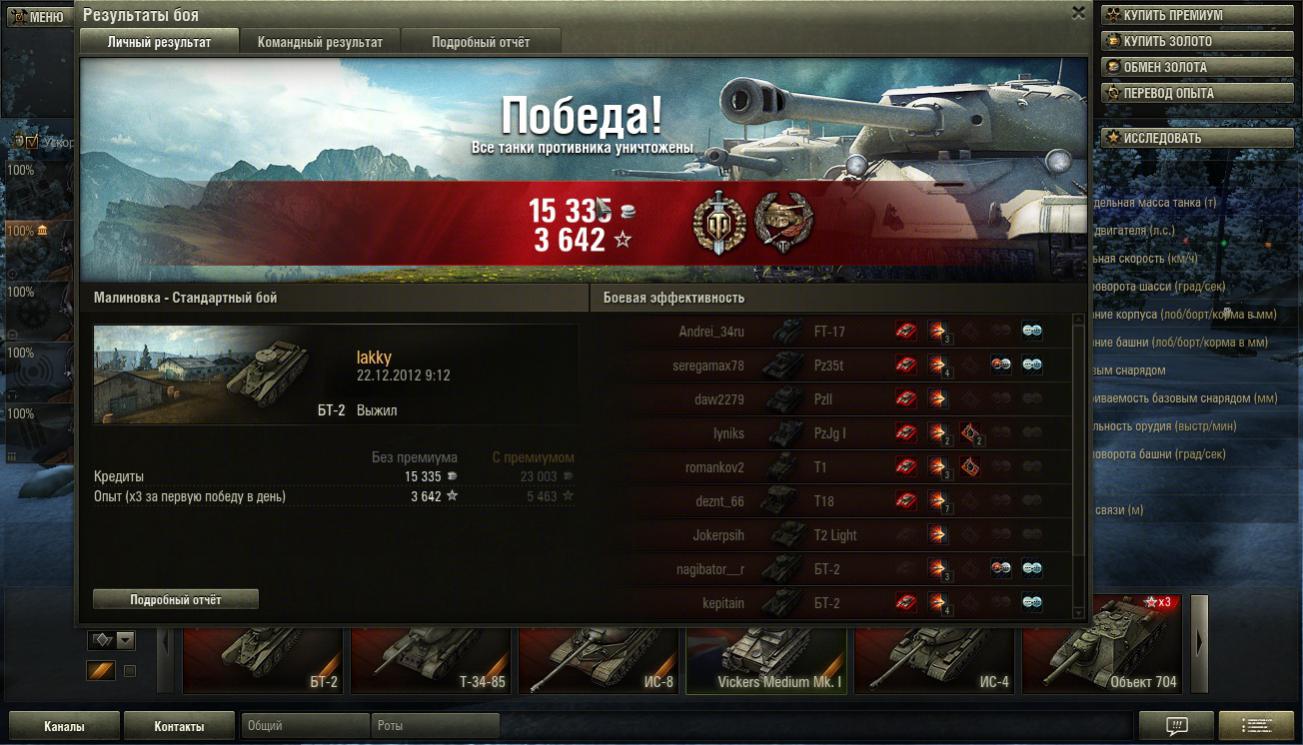The image size is (1303, 745).
Task: Open the МЕНЮ button
Action: coord(37,17)
